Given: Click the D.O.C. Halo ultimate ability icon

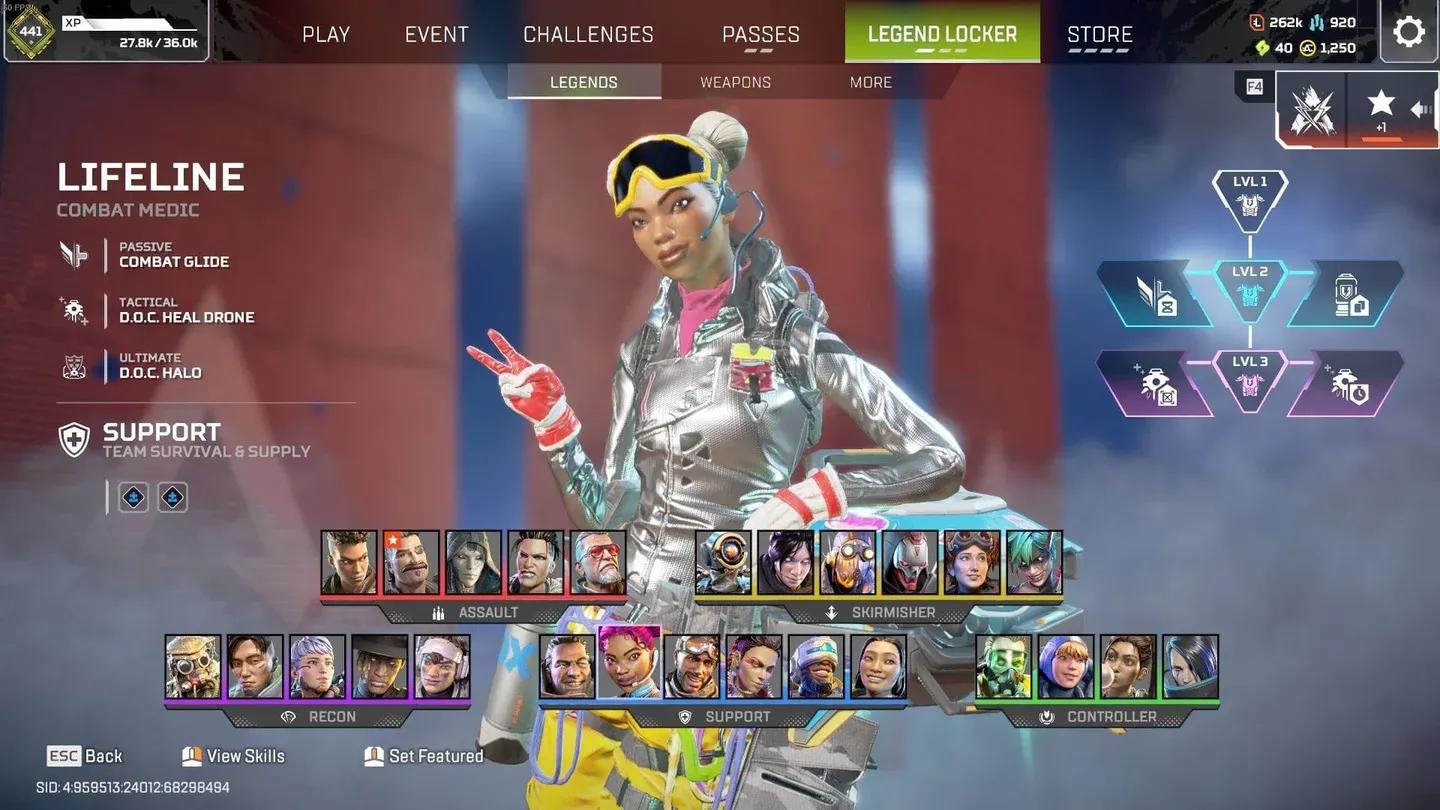Looking at the screenshot, I should click(74, 367).
